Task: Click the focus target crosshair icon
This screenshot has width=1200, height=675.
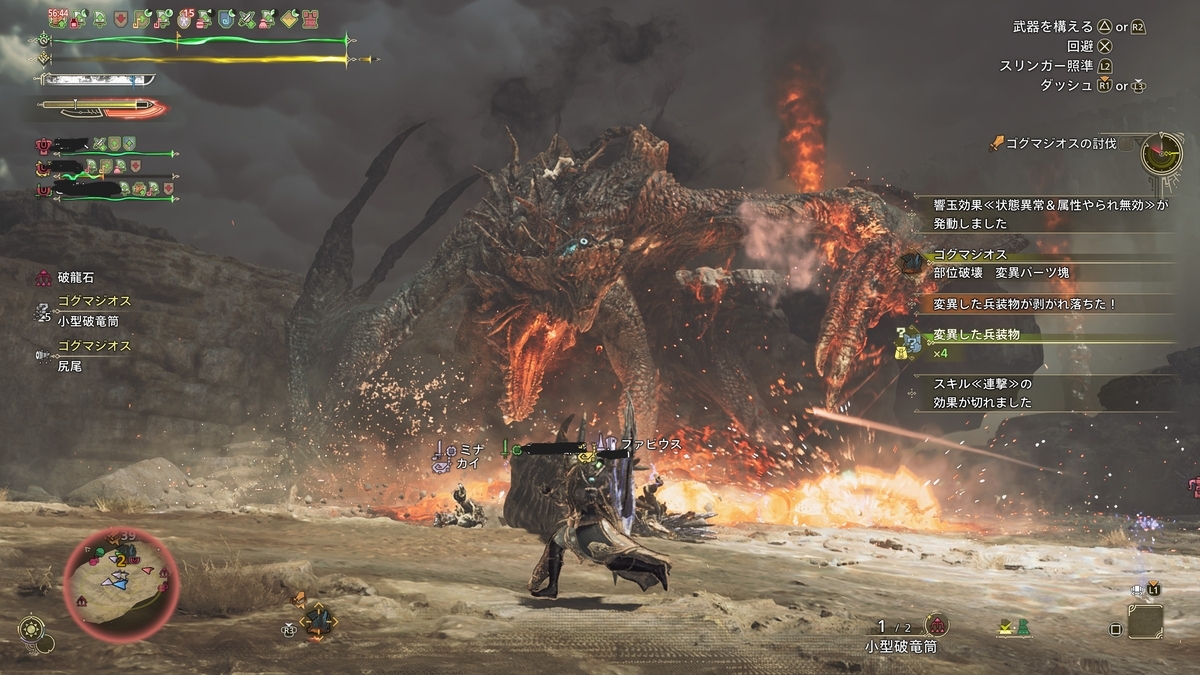Action: point(317,622)
